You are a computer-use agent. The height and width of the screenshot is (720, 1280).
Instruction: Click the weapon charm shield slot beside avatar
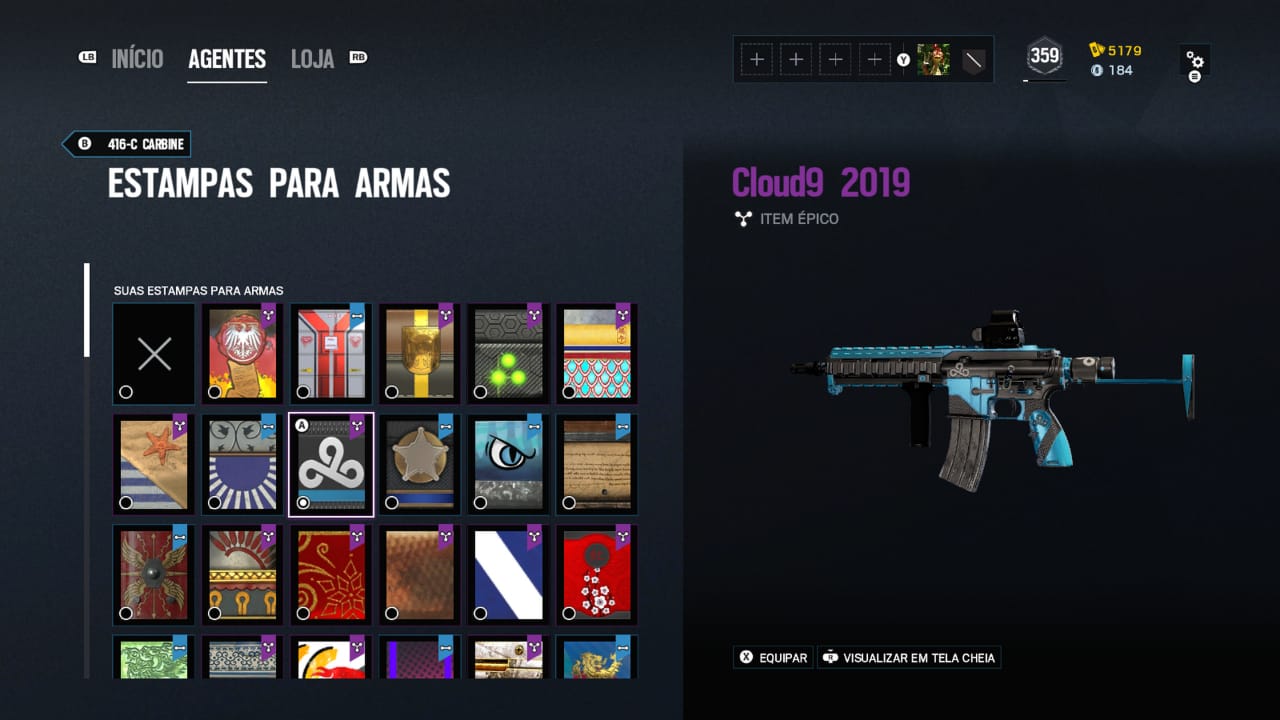[971, 59]
